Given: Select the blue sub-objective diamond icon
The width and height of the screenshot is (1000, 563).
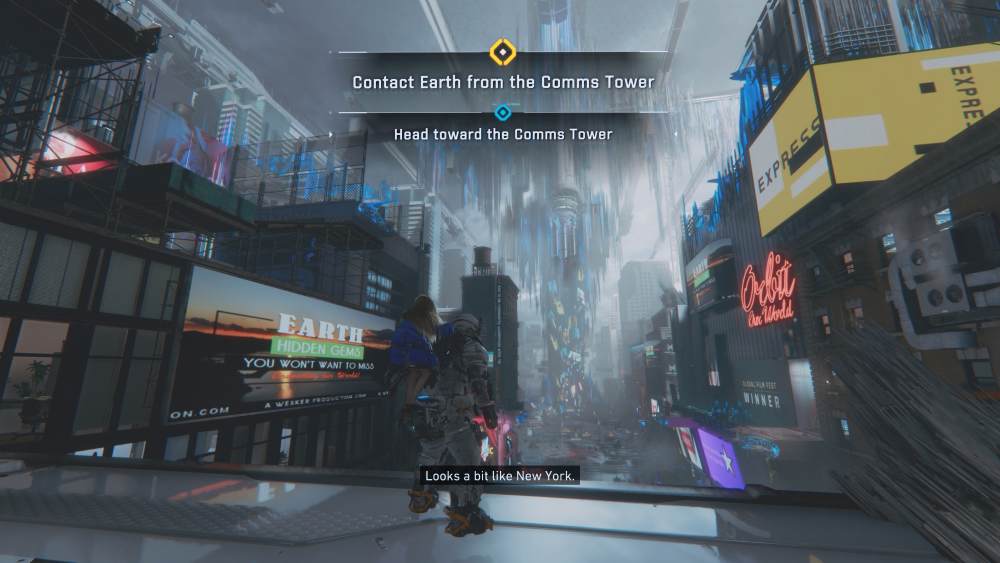Looking at the screenshot, I should pos(503,113).
